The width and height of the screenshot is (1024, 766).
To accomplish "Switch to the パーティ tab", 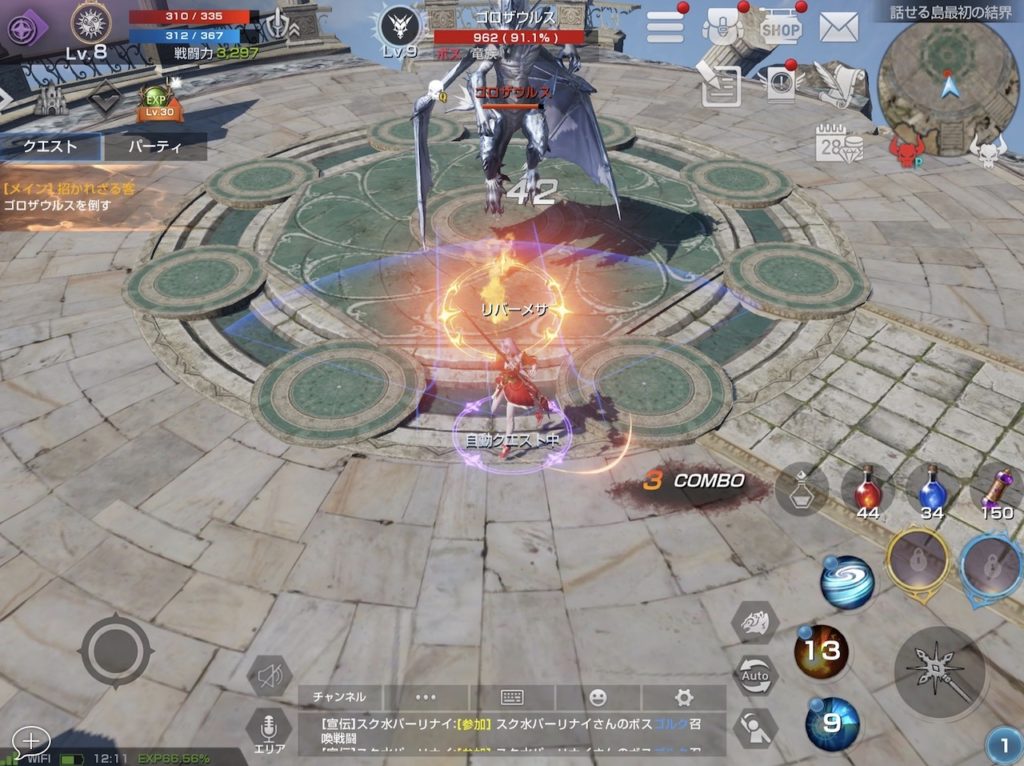I will click(156, 147).
